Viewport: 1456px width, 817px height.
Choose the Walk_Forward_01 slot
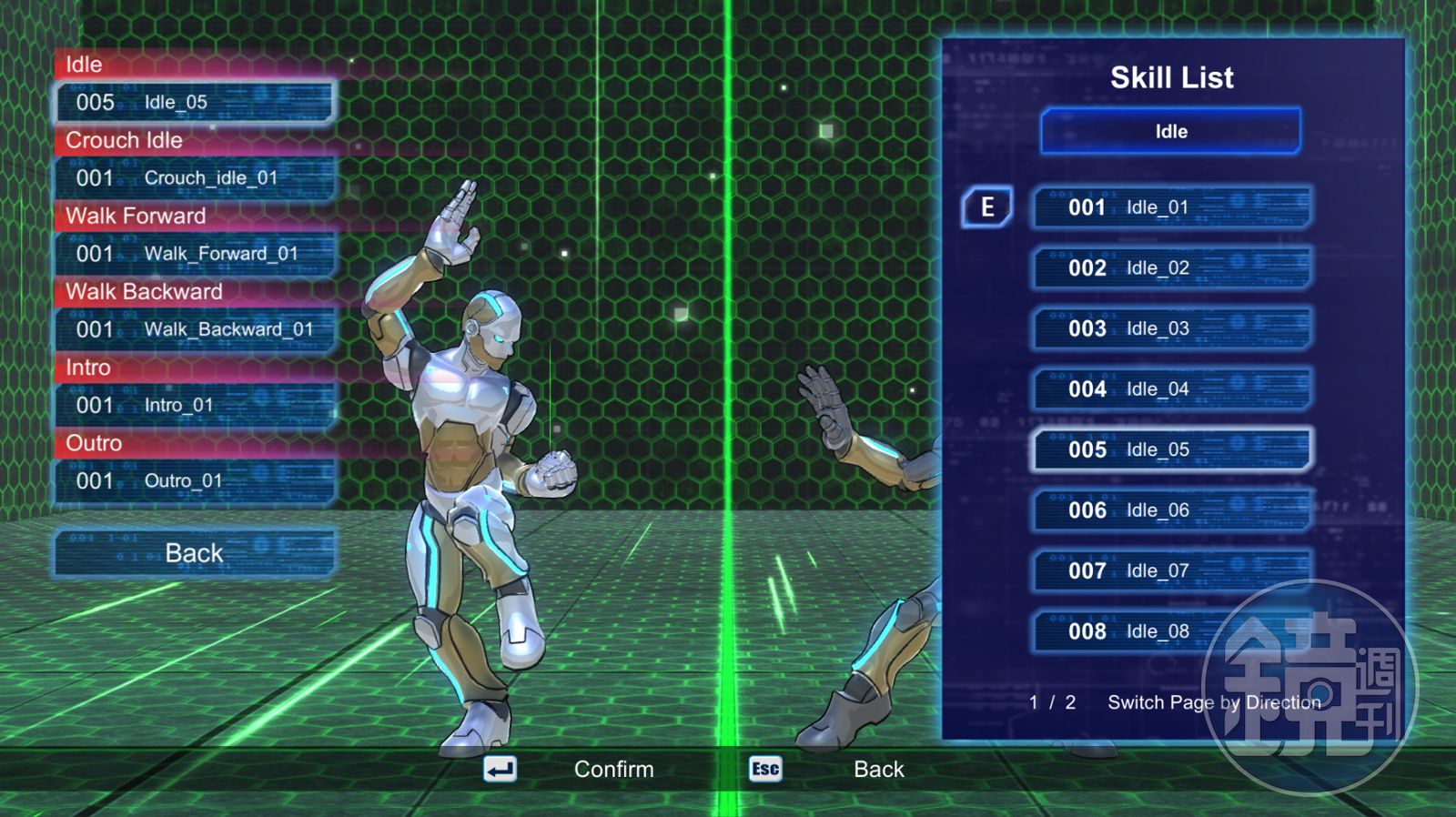pos(195,254)
